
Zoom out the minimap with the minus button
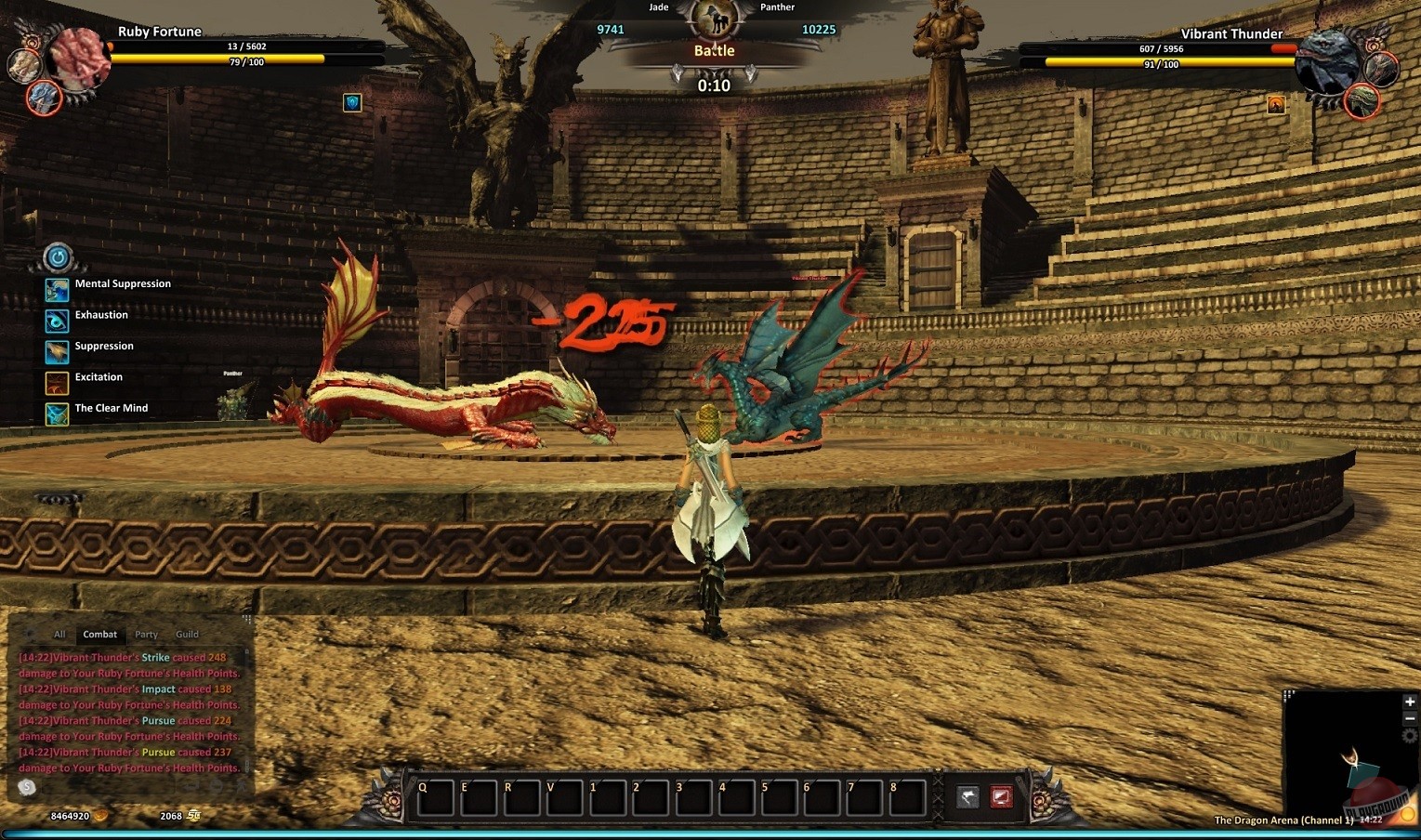(x=1409, y=716)
